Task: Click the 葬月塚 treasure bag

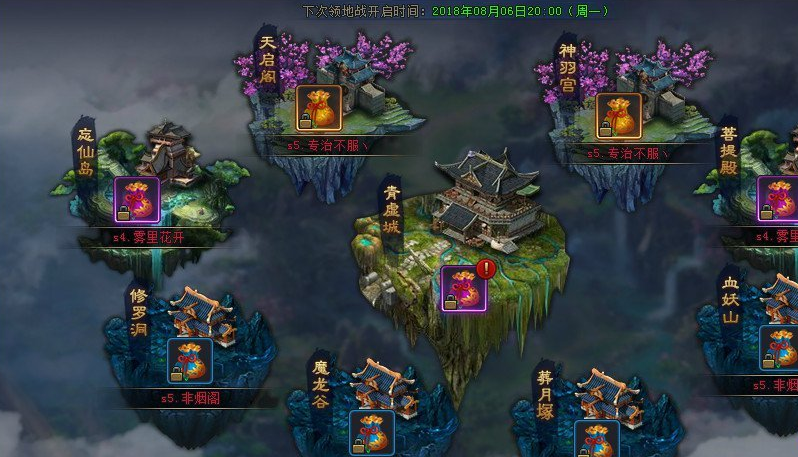Action: tap(596, 440)
